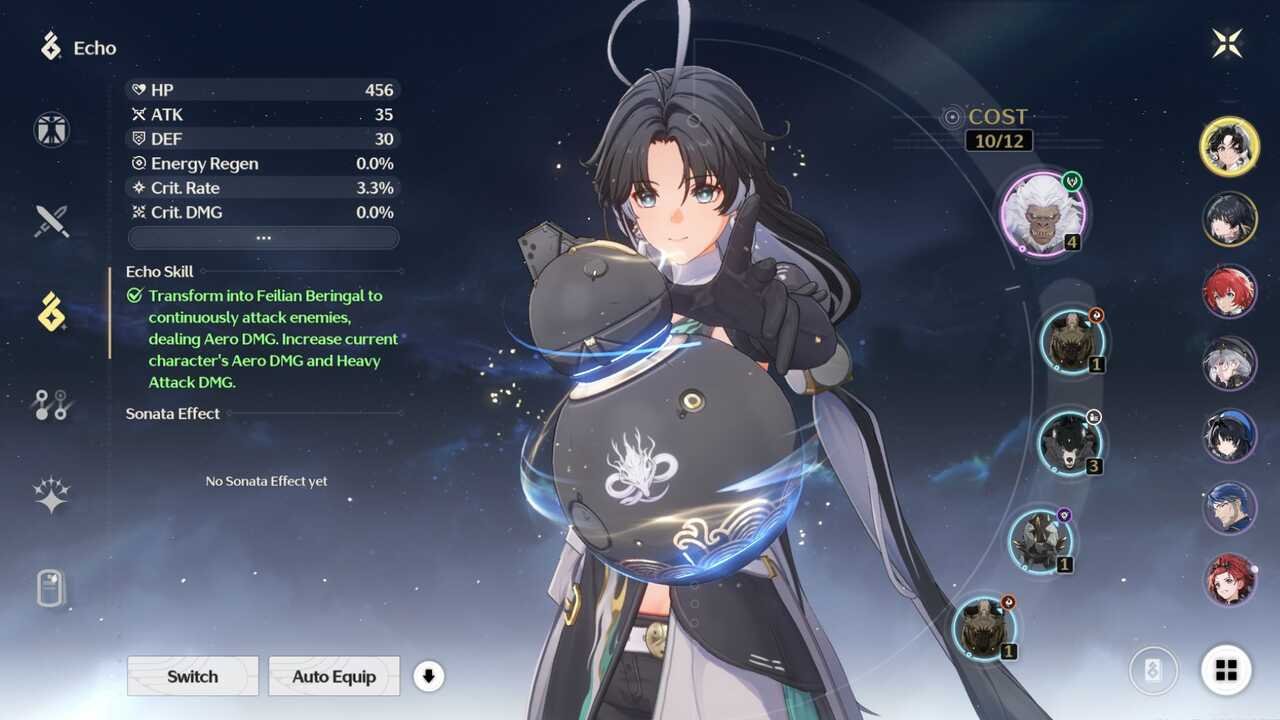Screen dimensions: 1280x720
Task: Expand hidden stats with the ellipsis bar
Action: point(264,237)
